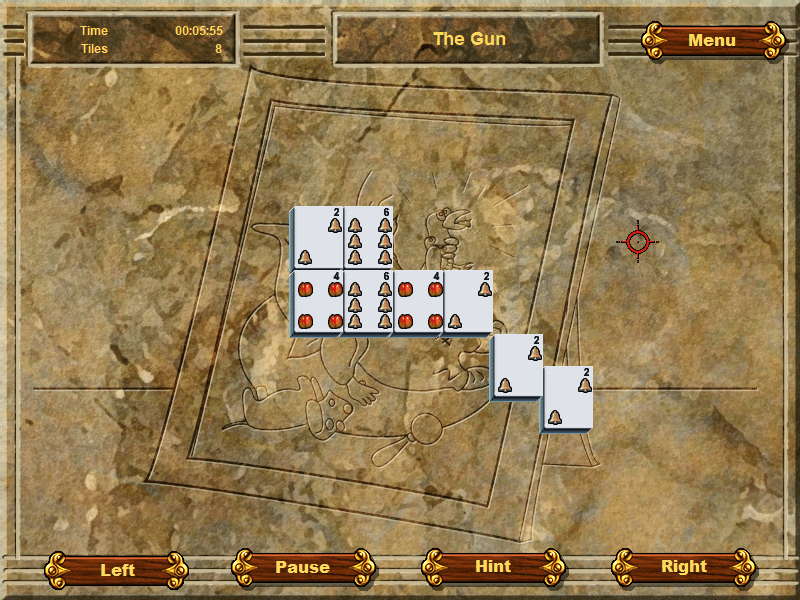The image size is (800, 600).
Task: Open the Menu
Action: coord(712,40)
